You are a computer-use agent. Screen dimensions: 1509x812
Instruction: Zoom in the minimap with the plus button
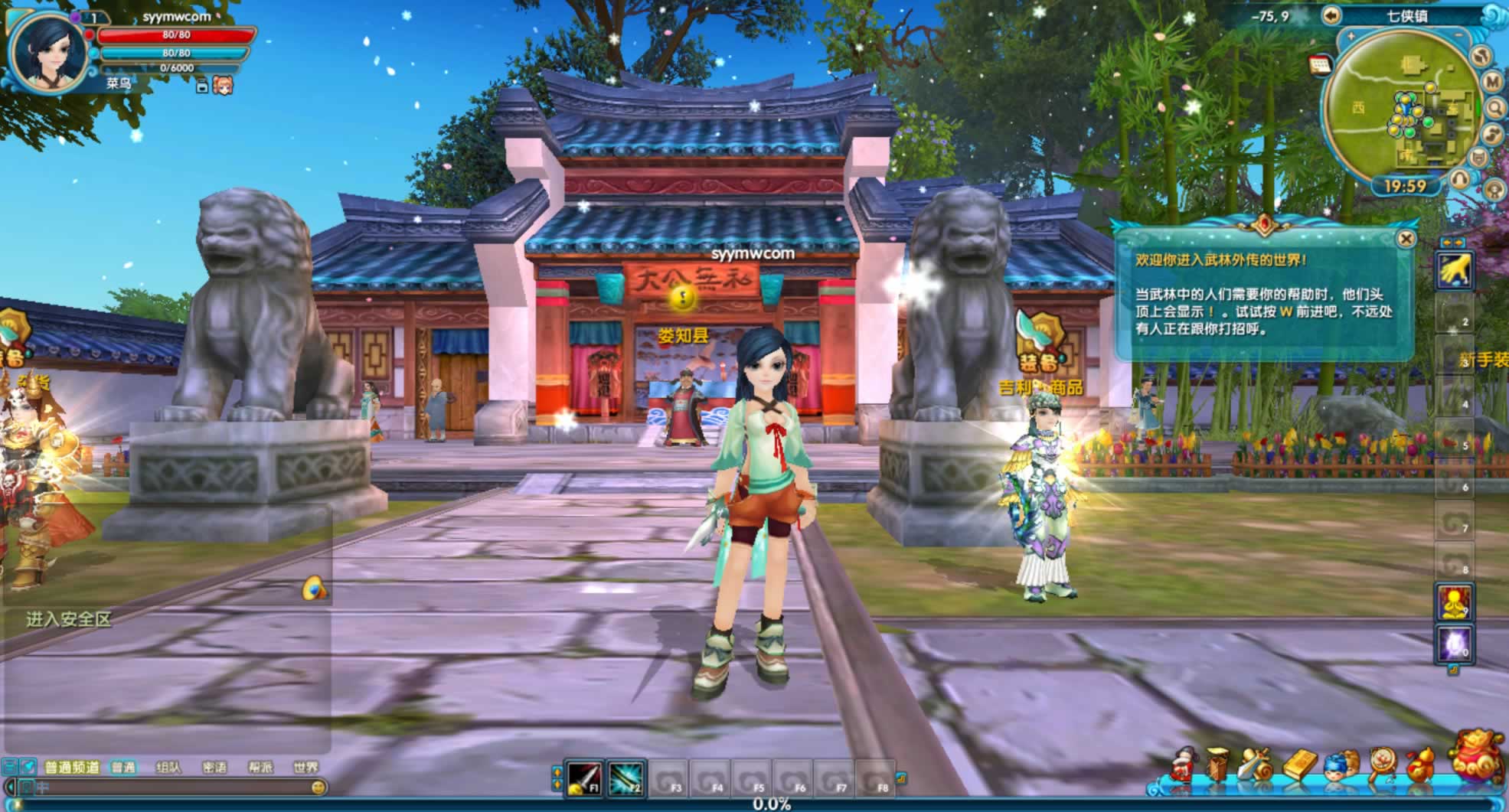(x=1351, y=36)
